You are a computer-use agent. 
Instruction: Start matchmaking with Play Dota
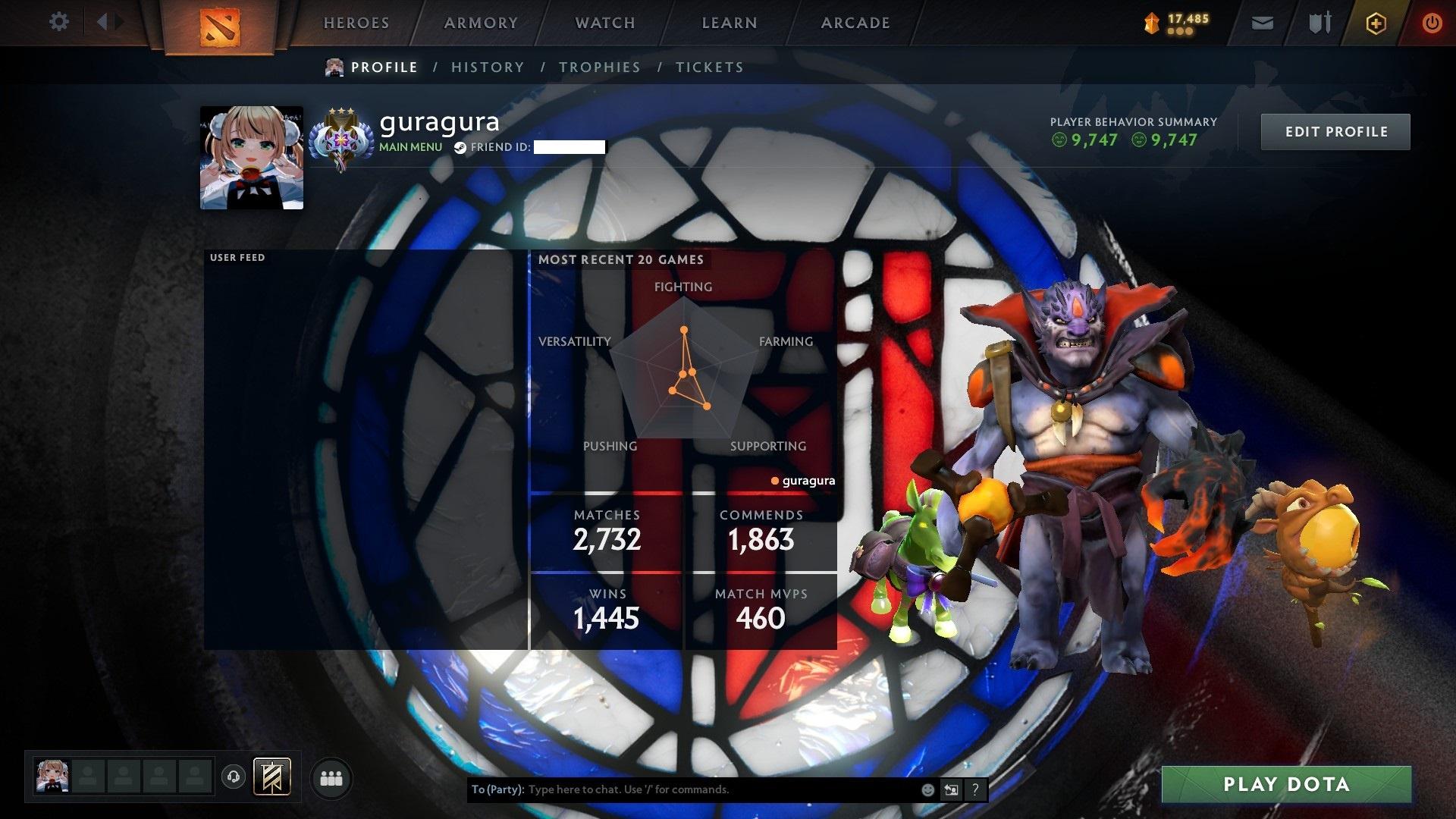click(1286, 784)
